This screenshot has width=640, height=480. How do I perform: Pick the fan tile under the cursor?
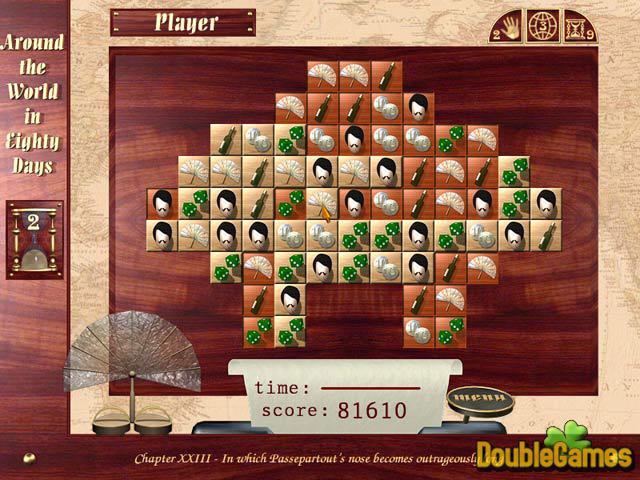tap(323, 203)
